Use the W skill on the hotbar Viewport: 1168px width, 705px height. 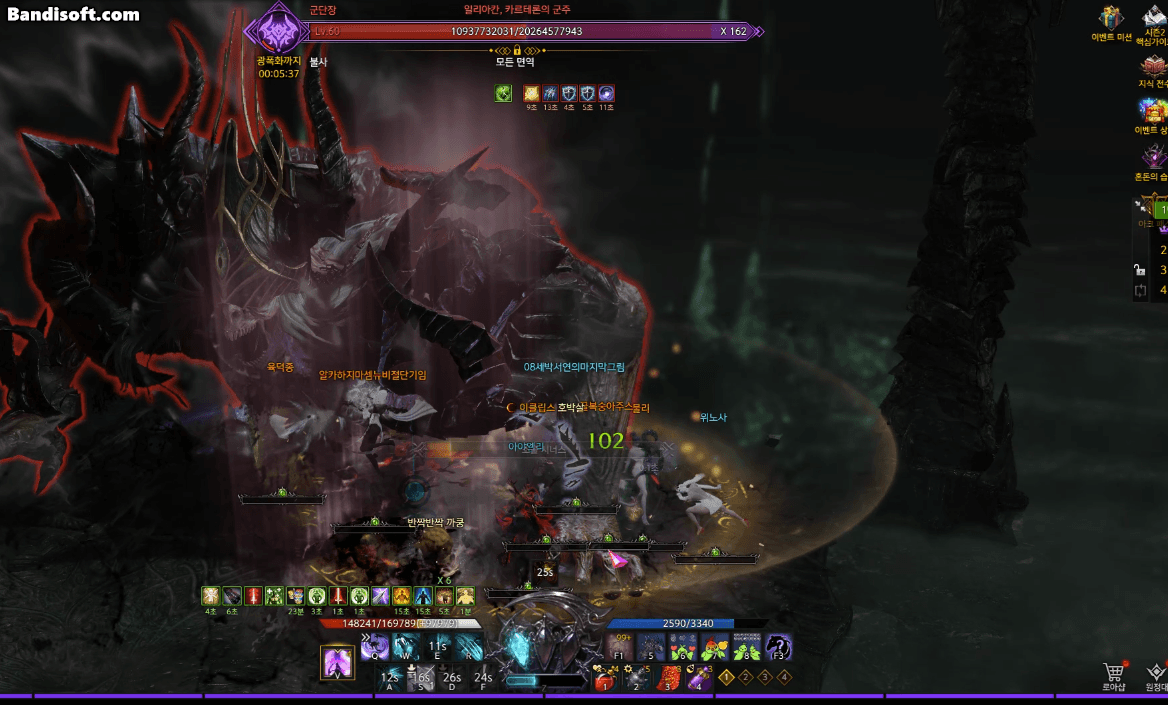(x=406, y=648)
